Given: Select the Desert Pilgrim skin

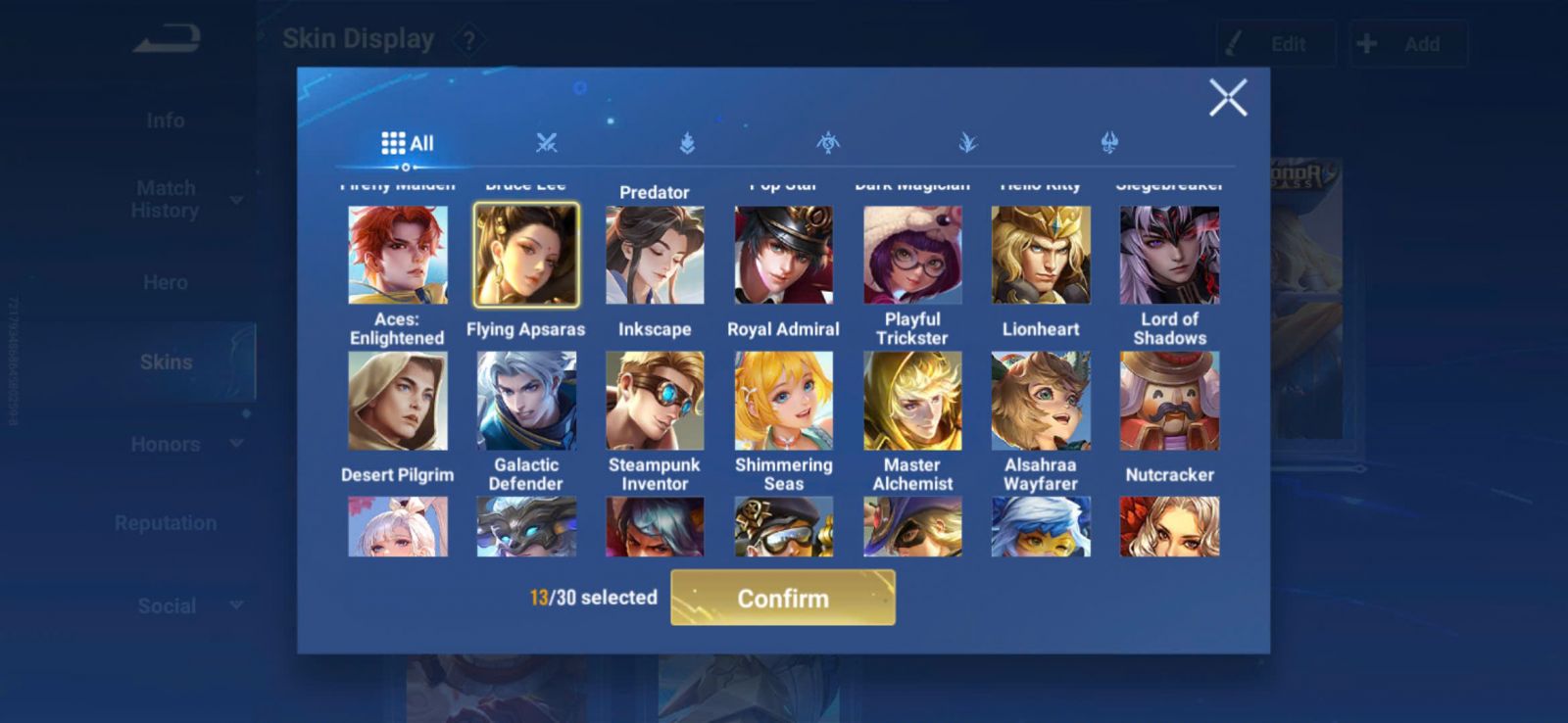Looking at the screenshot, I should 398,401.
